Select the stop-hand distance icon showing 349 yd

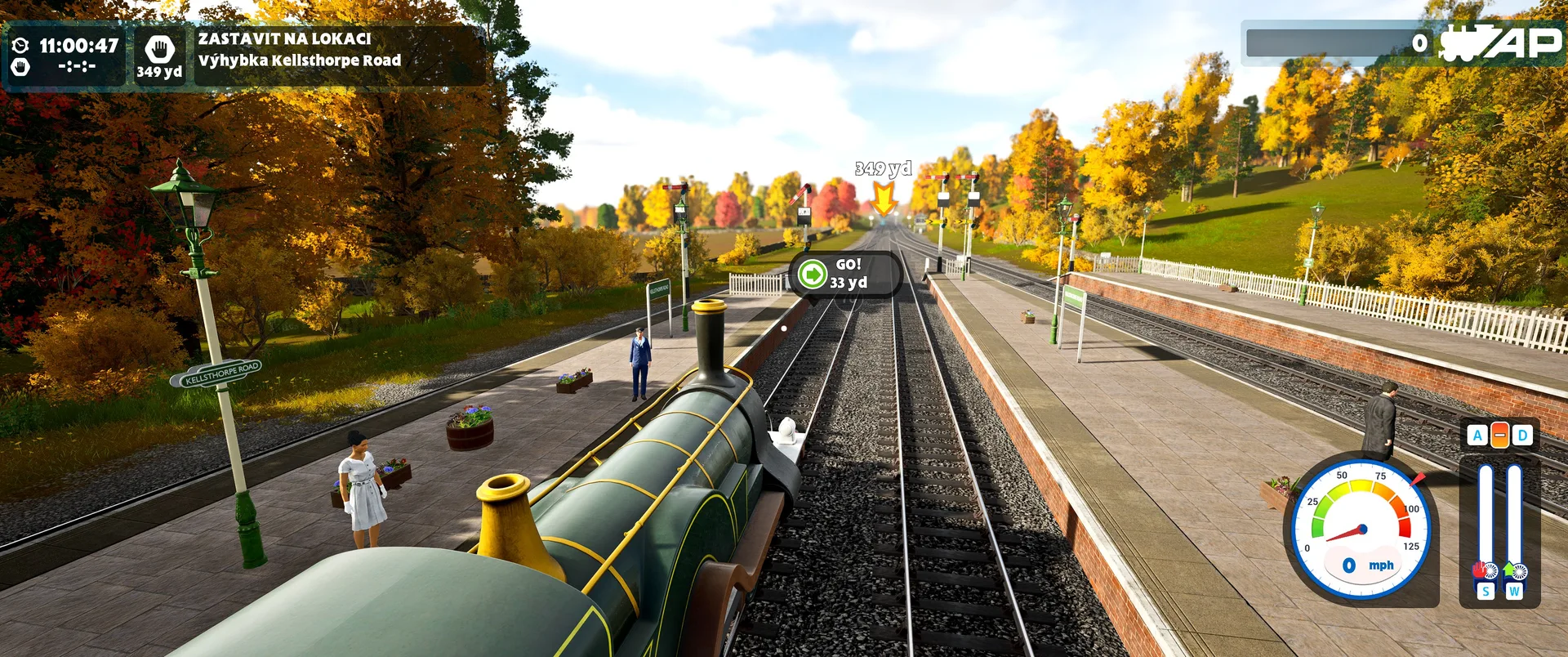[159, 56]
